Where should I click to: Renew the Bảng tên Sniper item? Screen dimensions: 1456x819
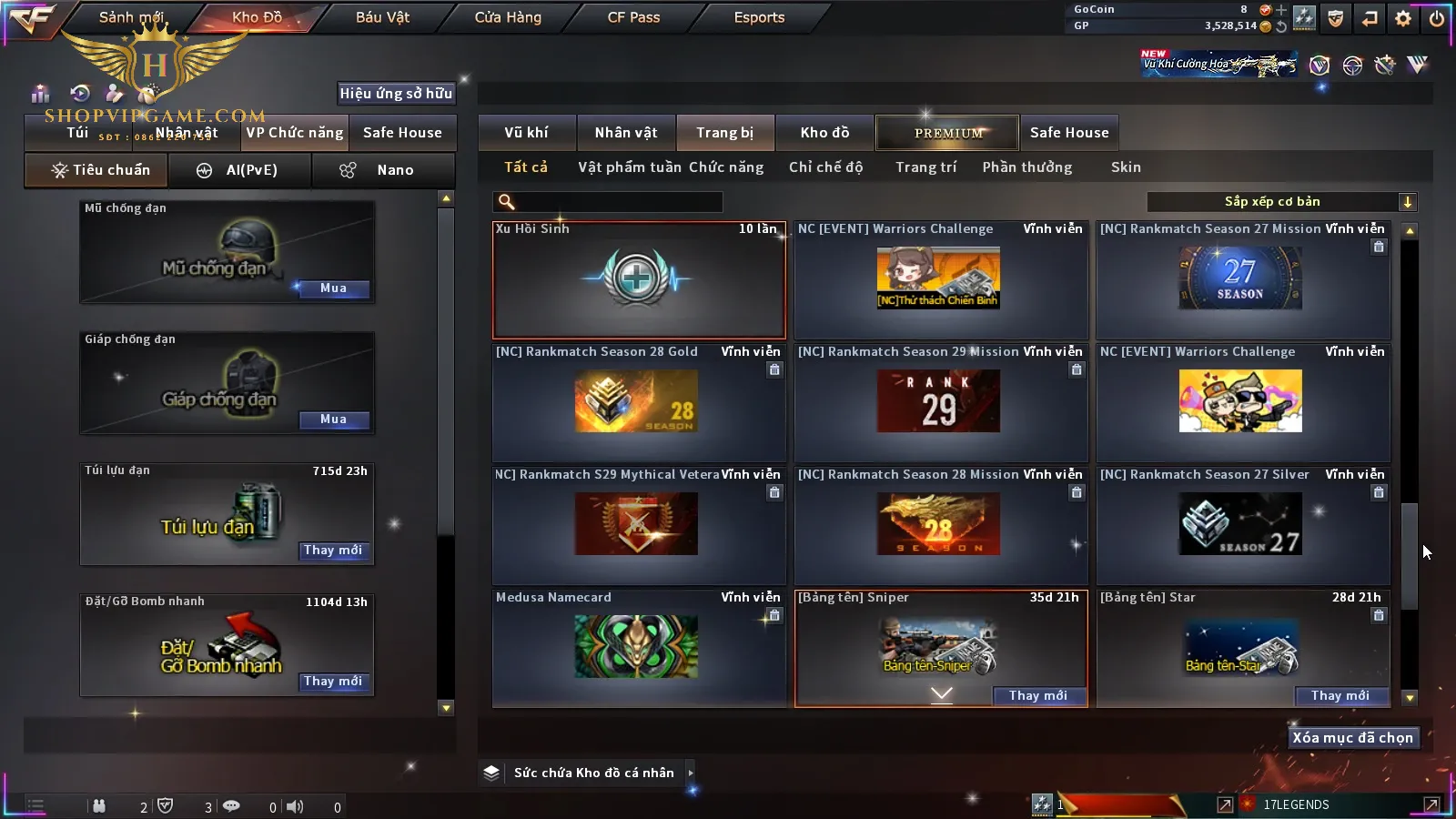[x=1037, y=696]
